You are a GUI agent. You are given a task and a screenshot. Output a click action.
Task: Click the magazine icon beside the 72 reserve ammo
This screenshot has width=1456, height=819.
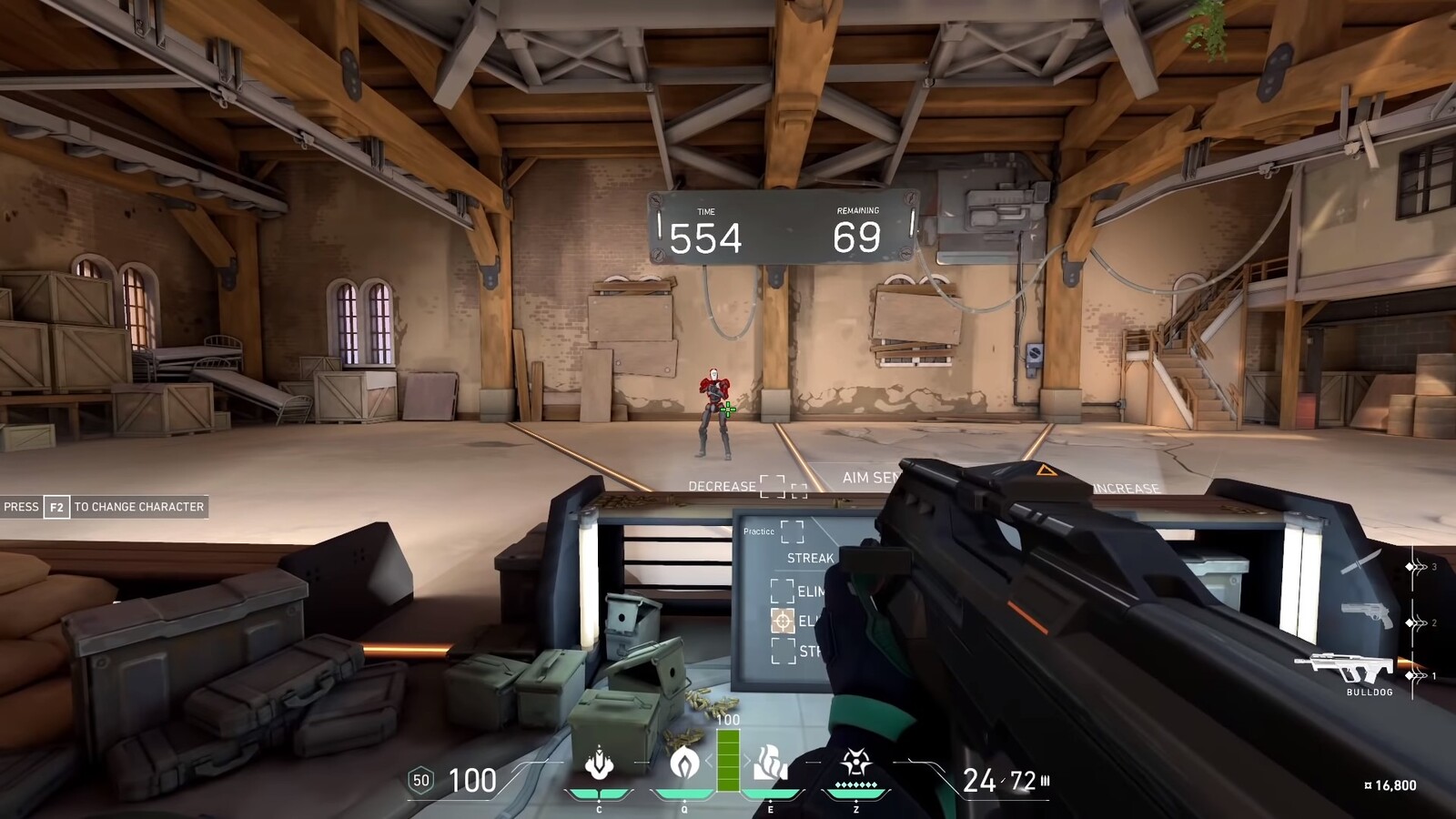pyautogui.click(x=1043, y=779)
